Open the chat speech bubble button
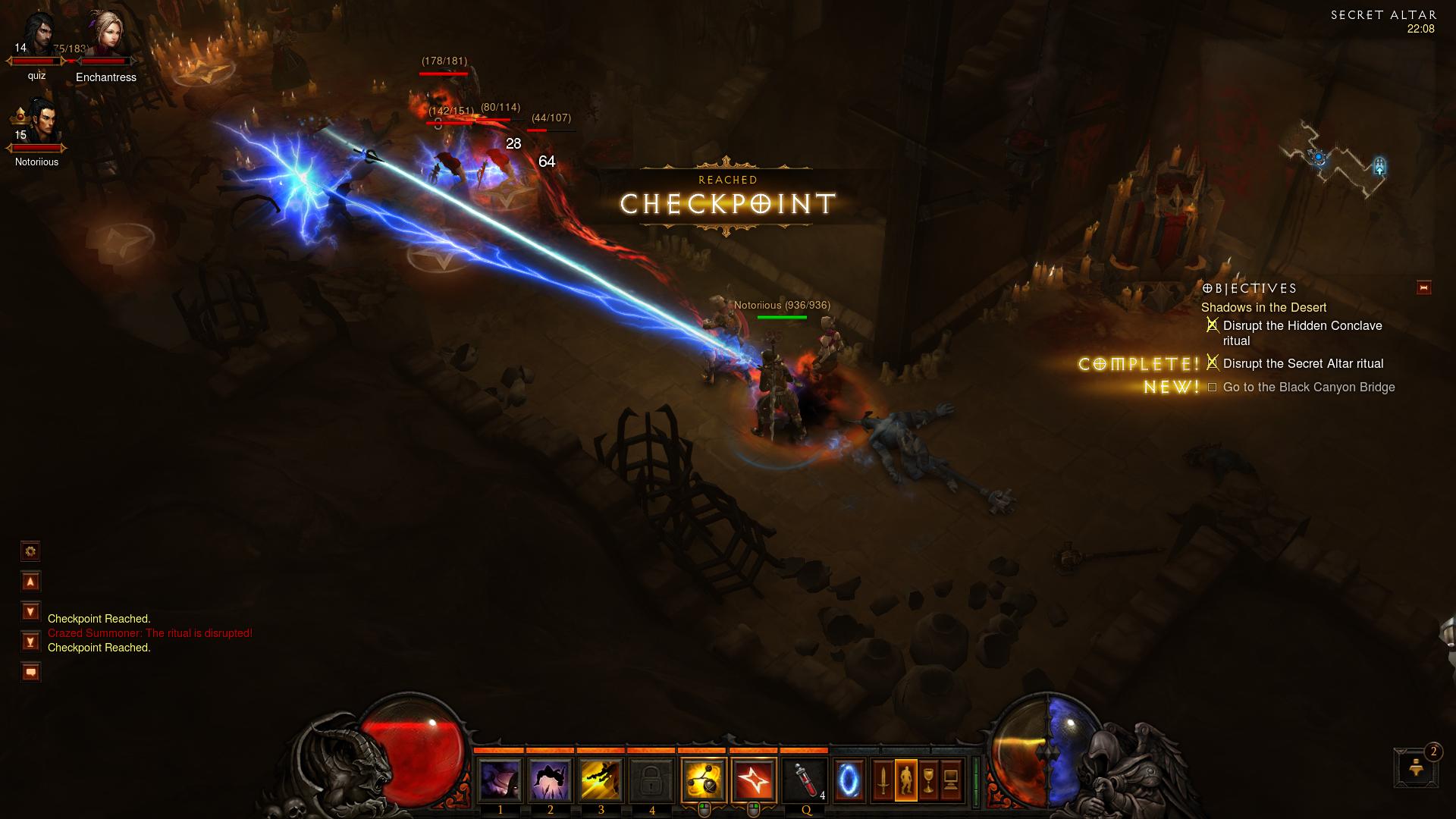 (30, 672)
